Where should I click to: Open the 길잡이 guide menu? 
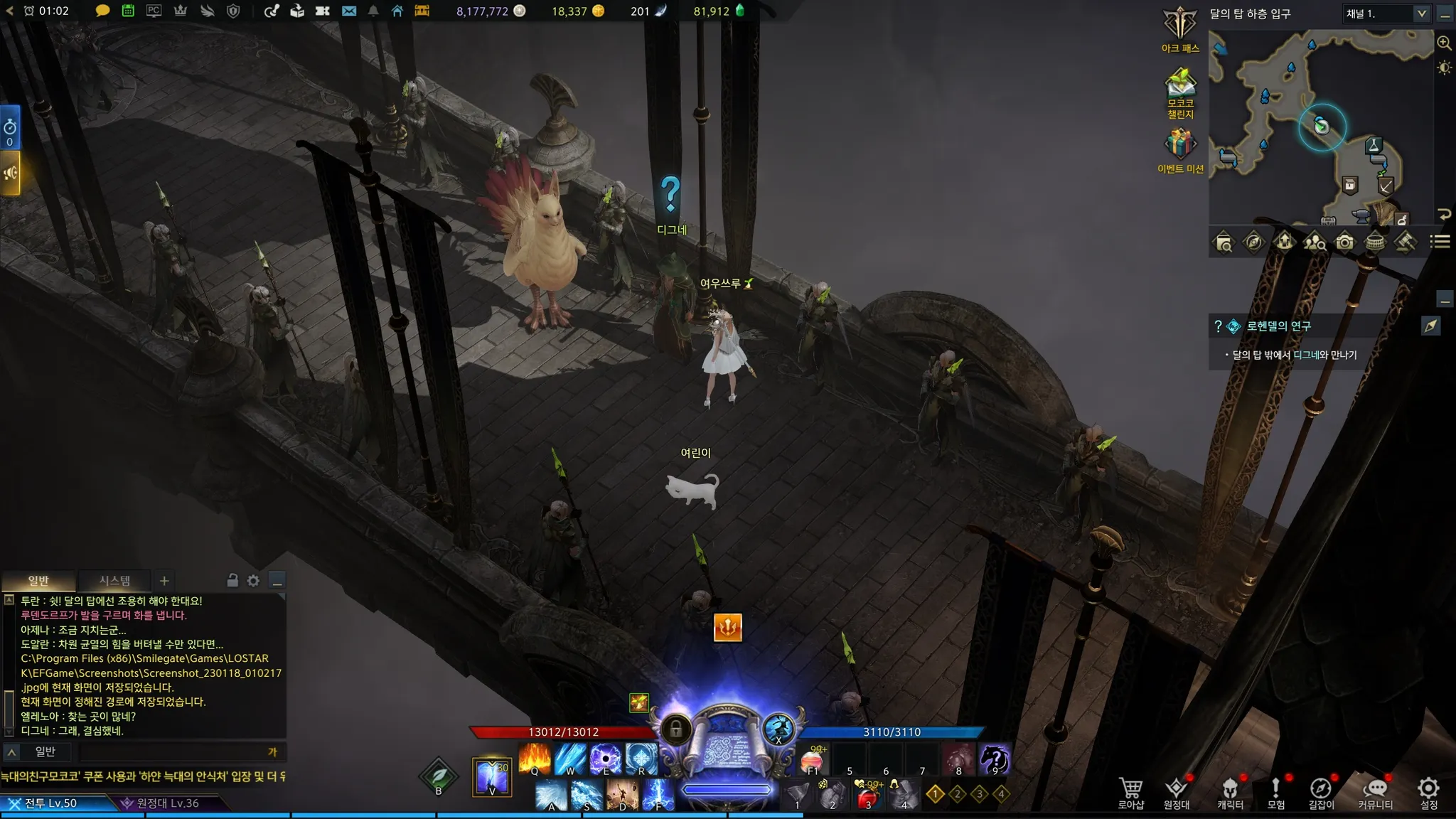click(x=1321, y=792)
